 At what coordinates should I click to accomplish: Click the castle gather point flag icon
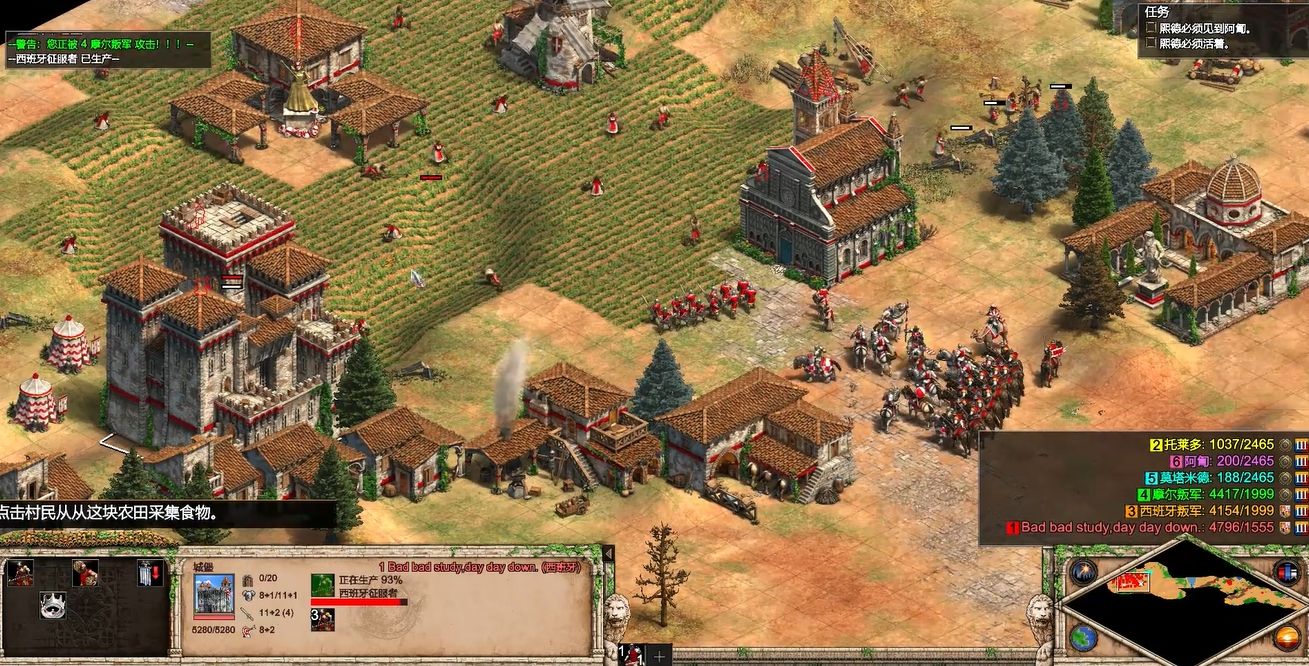point(149,573)
